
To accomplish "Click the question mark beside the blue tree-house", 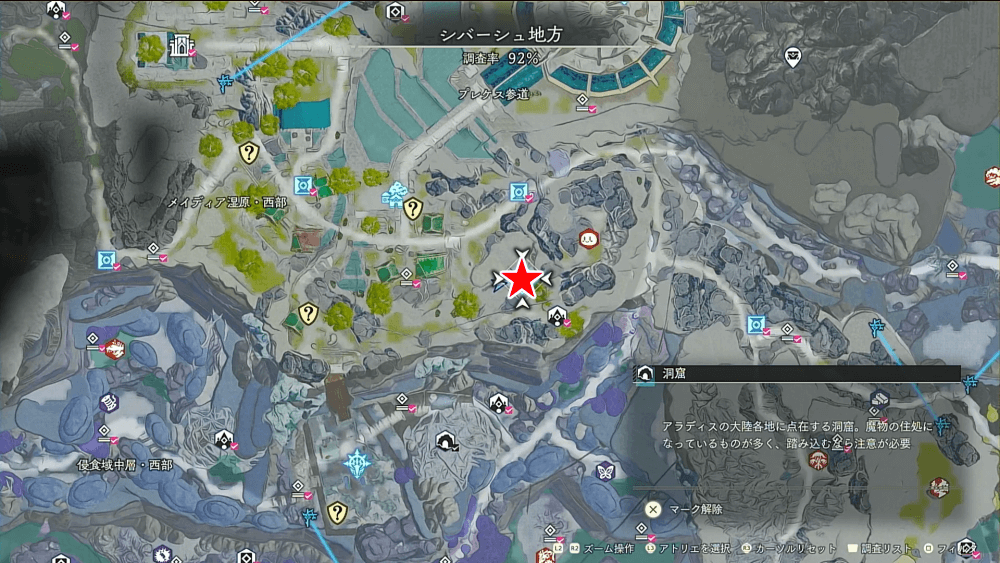I will pos(413,207).
